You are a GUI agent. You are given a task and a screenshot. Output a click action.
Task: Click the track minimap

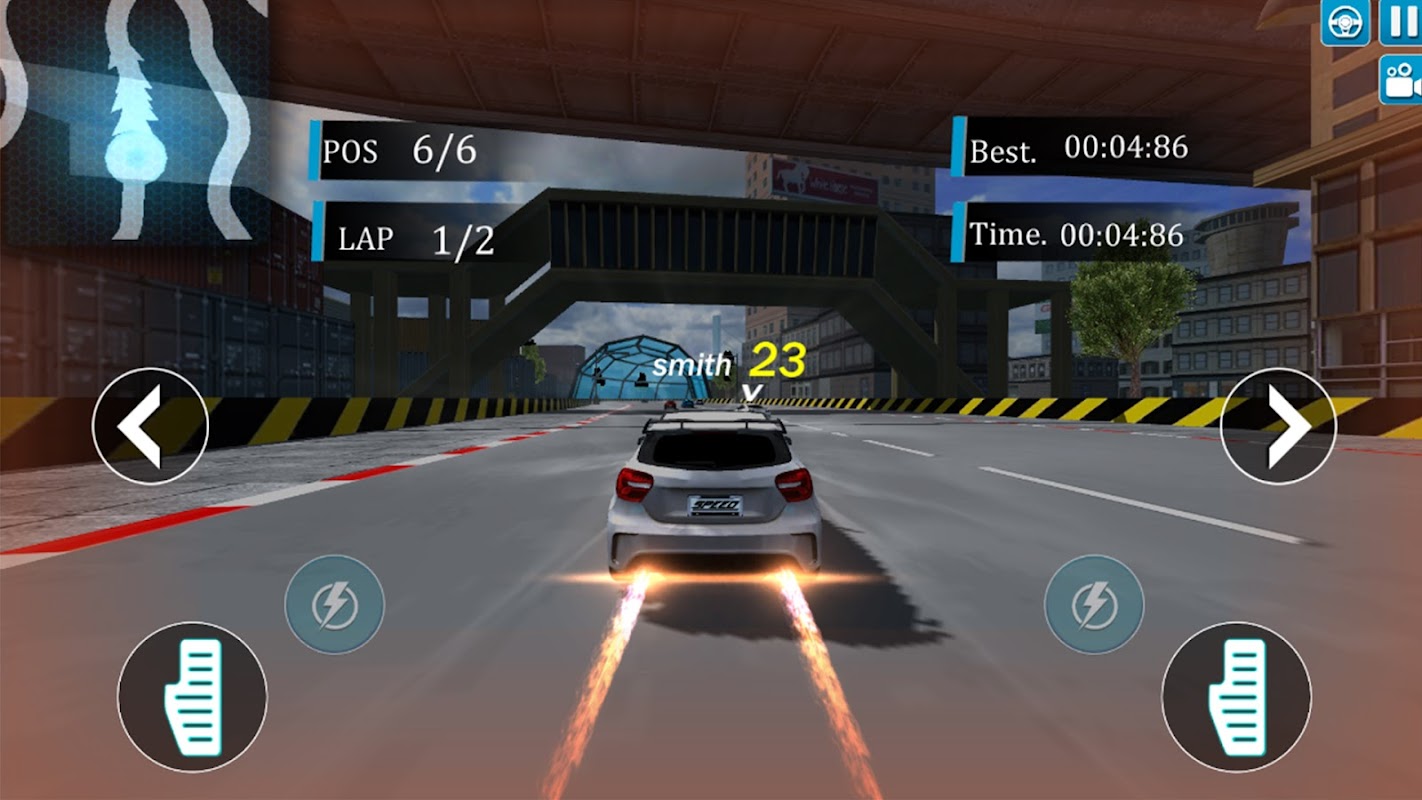134,122
